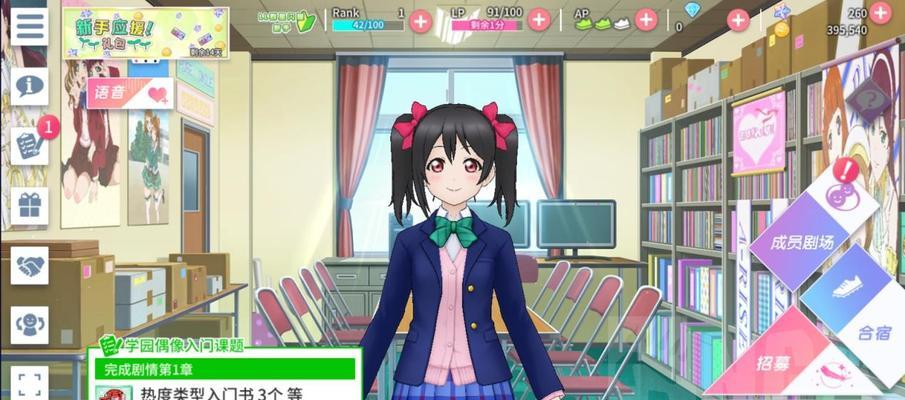Screen dimensions: 905x400
Task: Click the plus button beside Rank
Action: [x=421, y=19]
